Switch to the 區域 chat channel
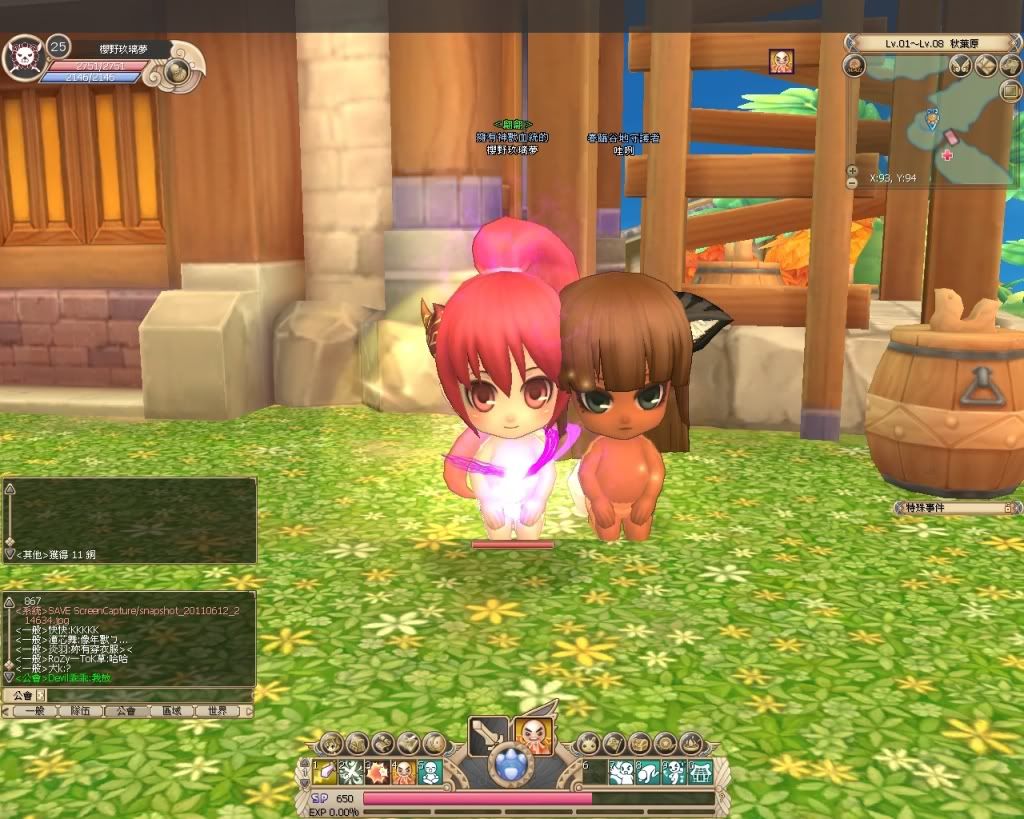 tap(171, 711)
